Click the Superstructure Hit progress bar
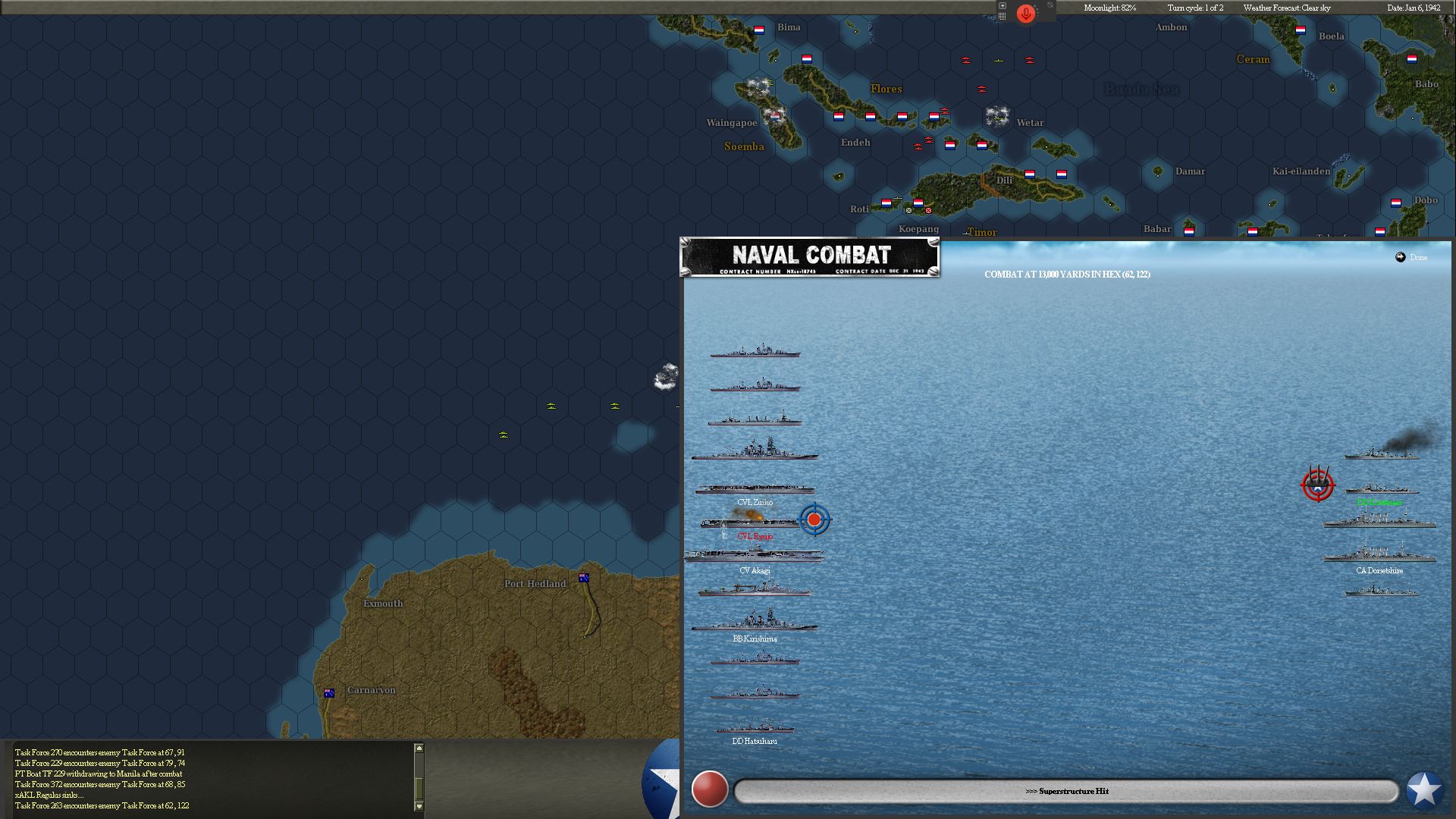Image resolution: width=1456 pixels, height=819 pixels. 1068,790
